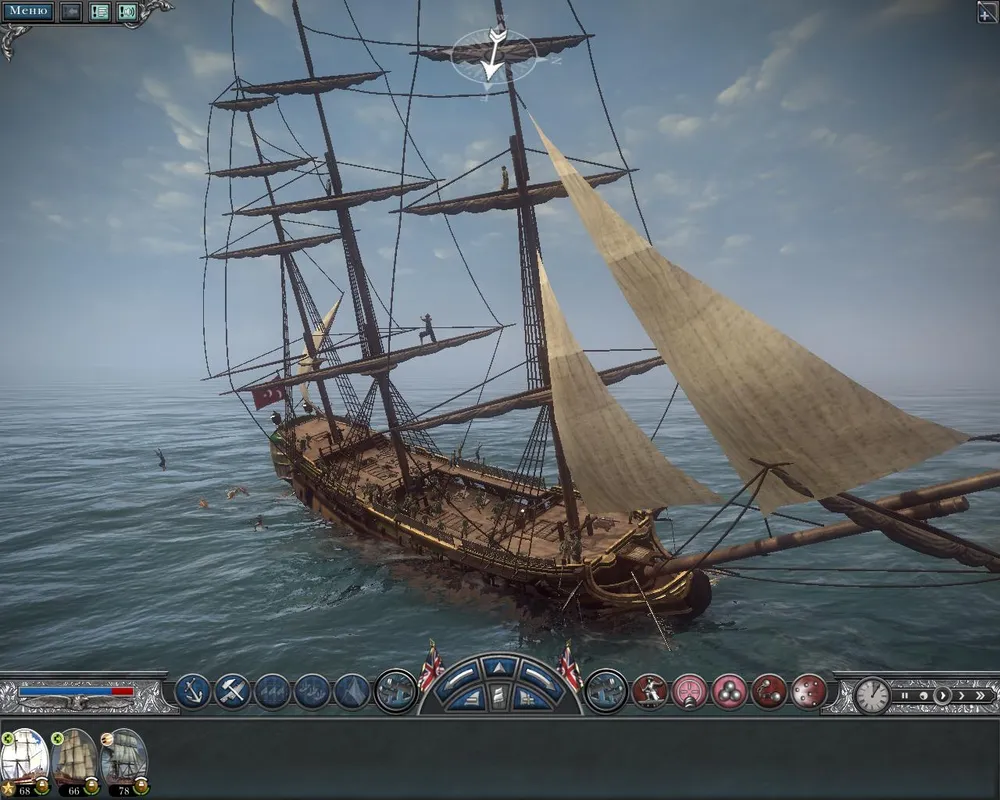1000x800 pixels.
Task: Select the ship card with 78 crew
Action: [x=124, y=760]
